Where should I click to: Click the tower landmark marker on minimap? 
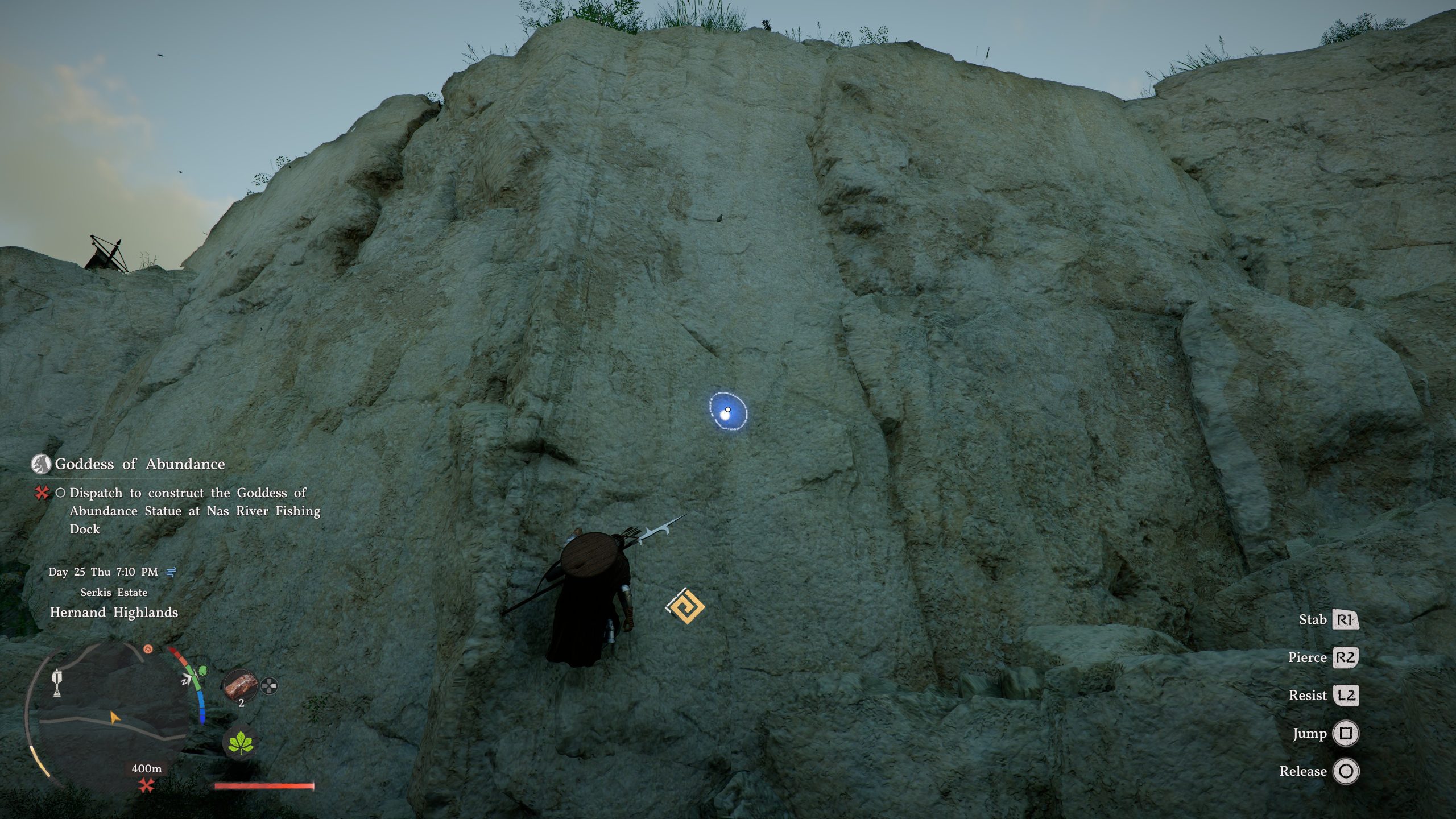pos(57,682)
